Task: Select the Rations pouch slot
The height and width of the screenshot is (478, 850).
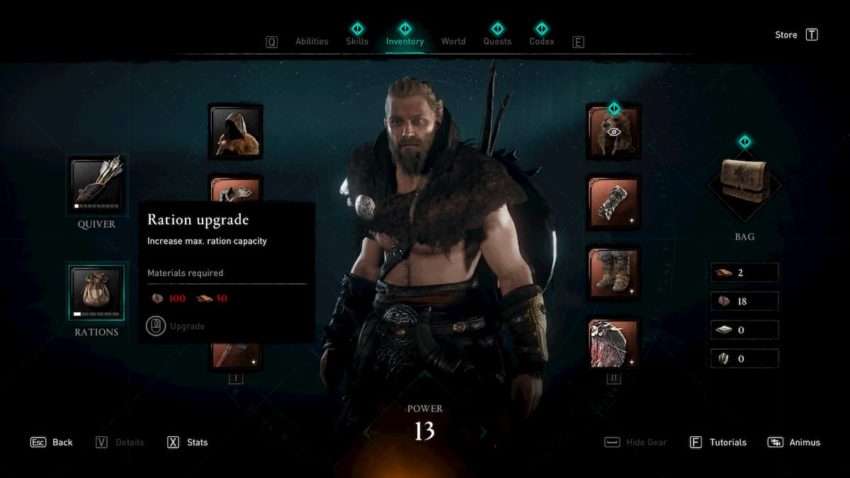Action: [x=97, y=291]
